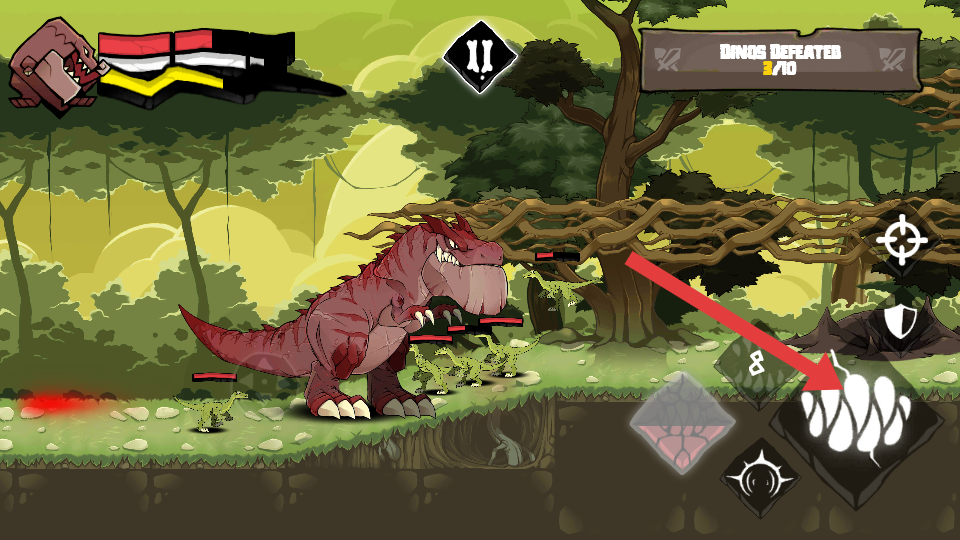This screenshot has width=960, height=540.
Task: Tap the crosshair target icon
Action: click(x=901, y=240)
